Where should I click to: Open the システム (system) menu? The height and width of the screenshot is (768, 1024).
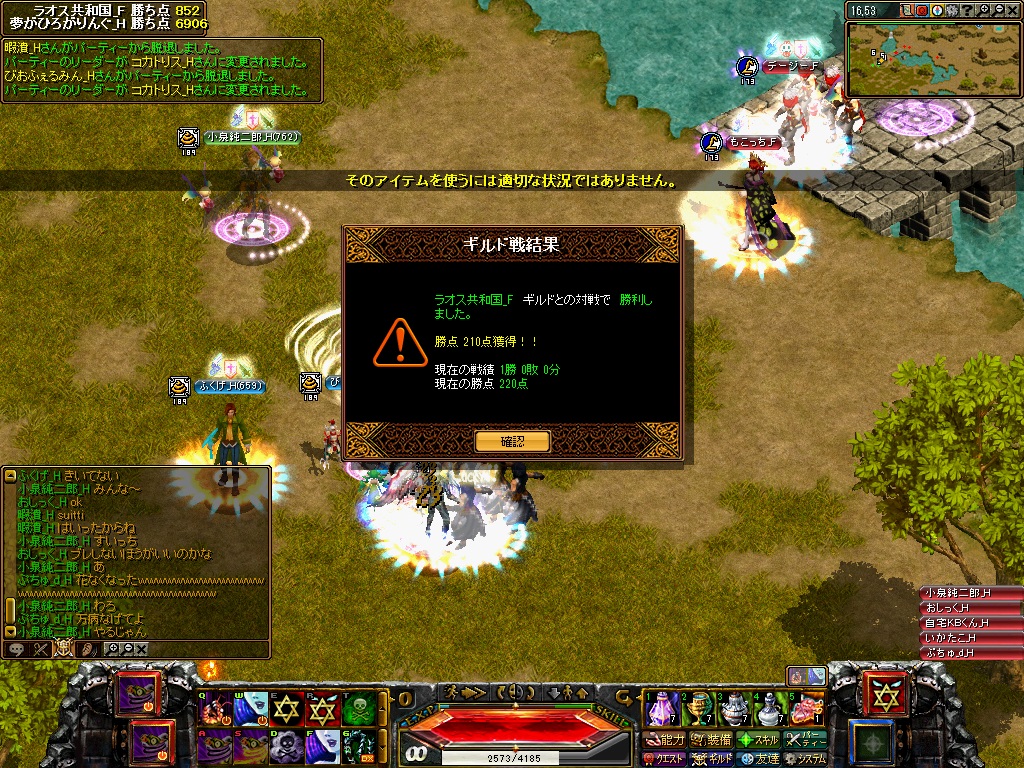click(806, 759)
